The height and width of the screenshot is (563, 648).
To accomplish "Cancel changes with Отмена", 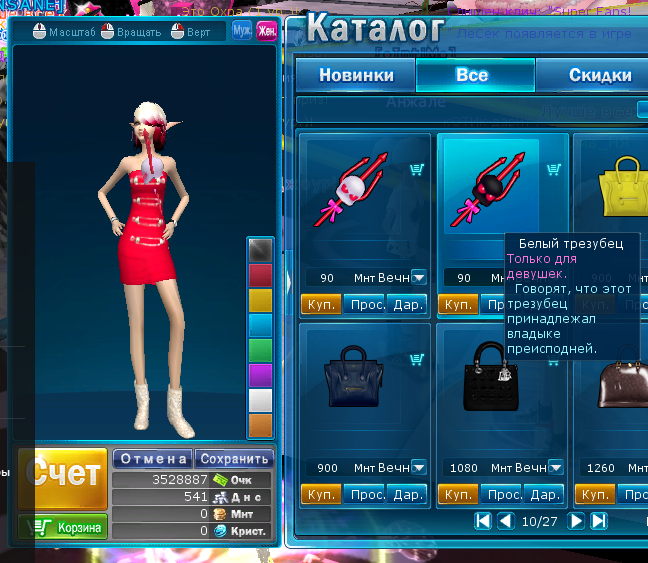I will pos(152,459).
